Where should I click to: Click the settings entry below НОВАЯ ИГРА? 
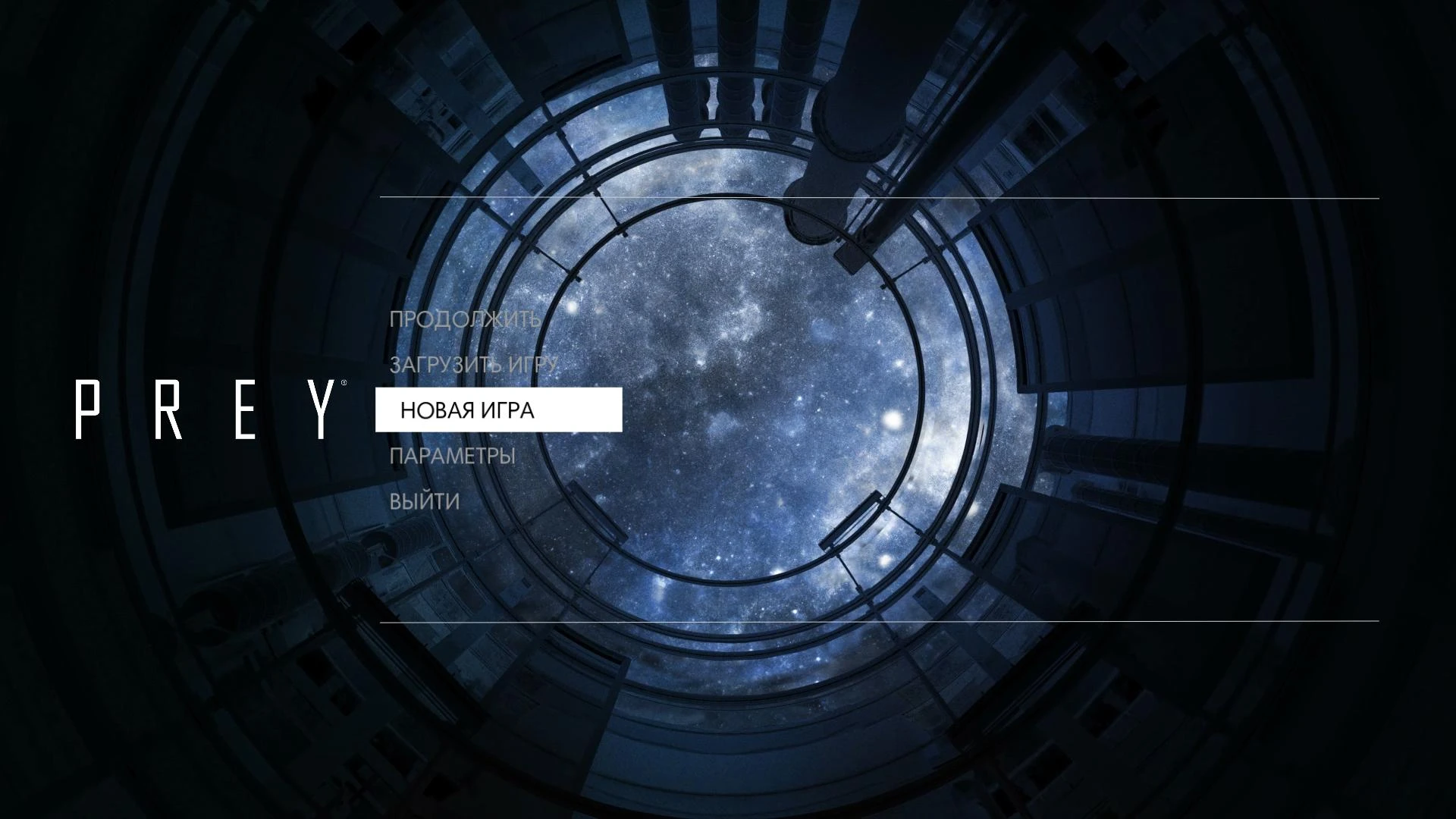click(453, 456)
